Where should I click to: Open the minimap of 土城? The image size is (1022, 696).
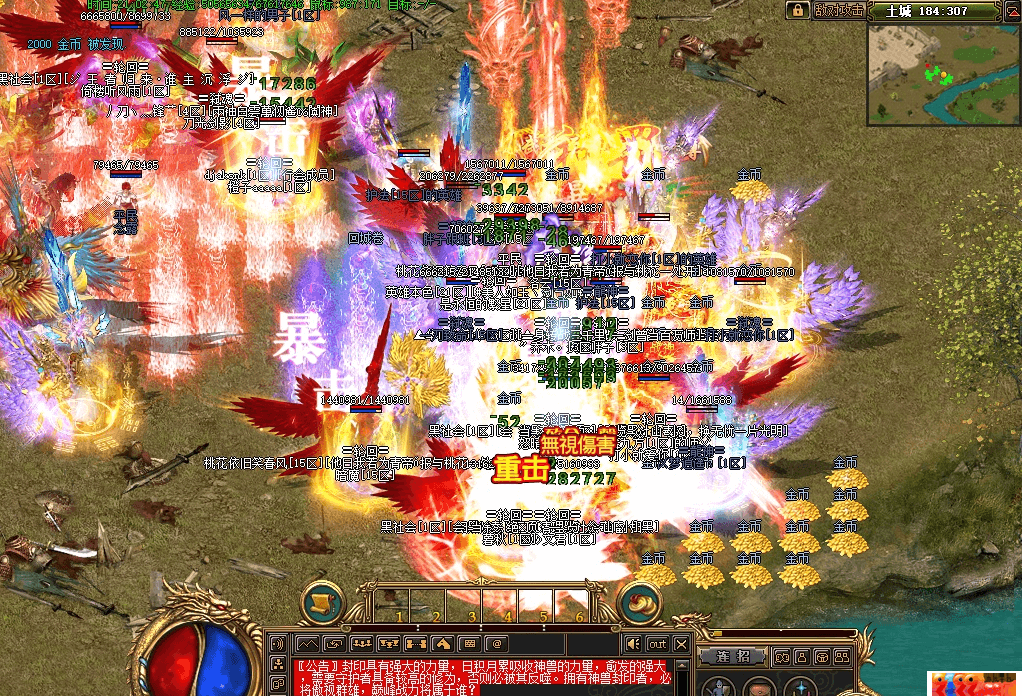[942, 68]
